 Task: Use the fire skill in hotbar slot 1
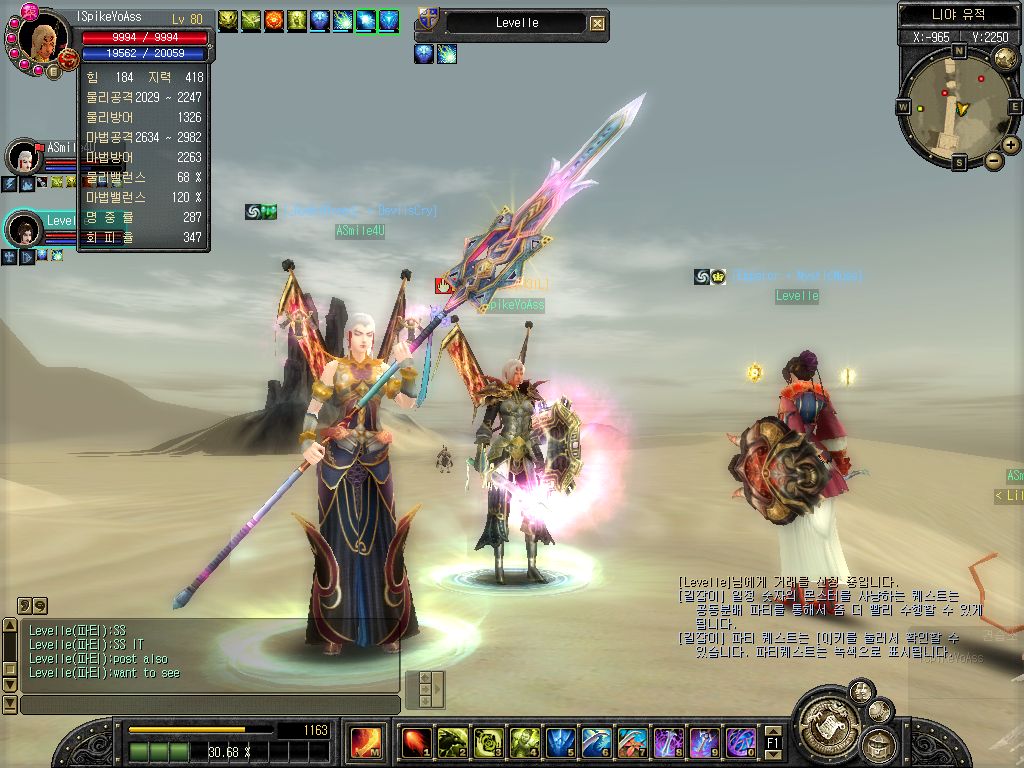click(414, 742)
